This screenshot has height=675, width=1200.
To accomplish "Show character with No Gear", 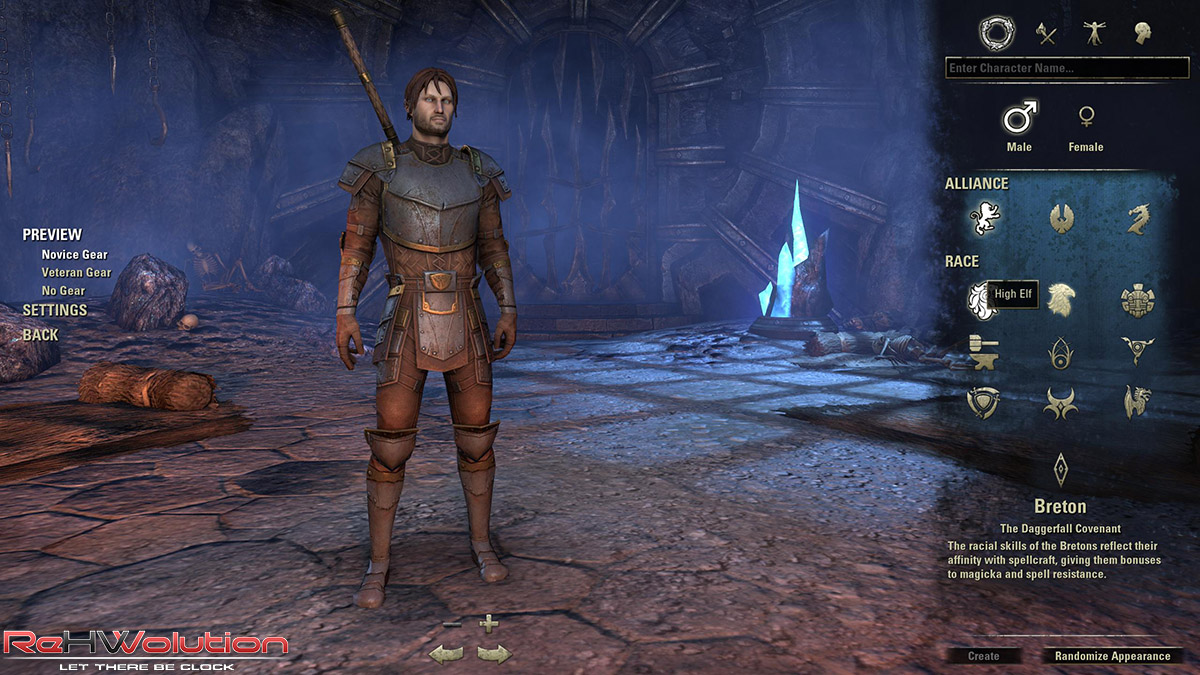I will 63,291.
